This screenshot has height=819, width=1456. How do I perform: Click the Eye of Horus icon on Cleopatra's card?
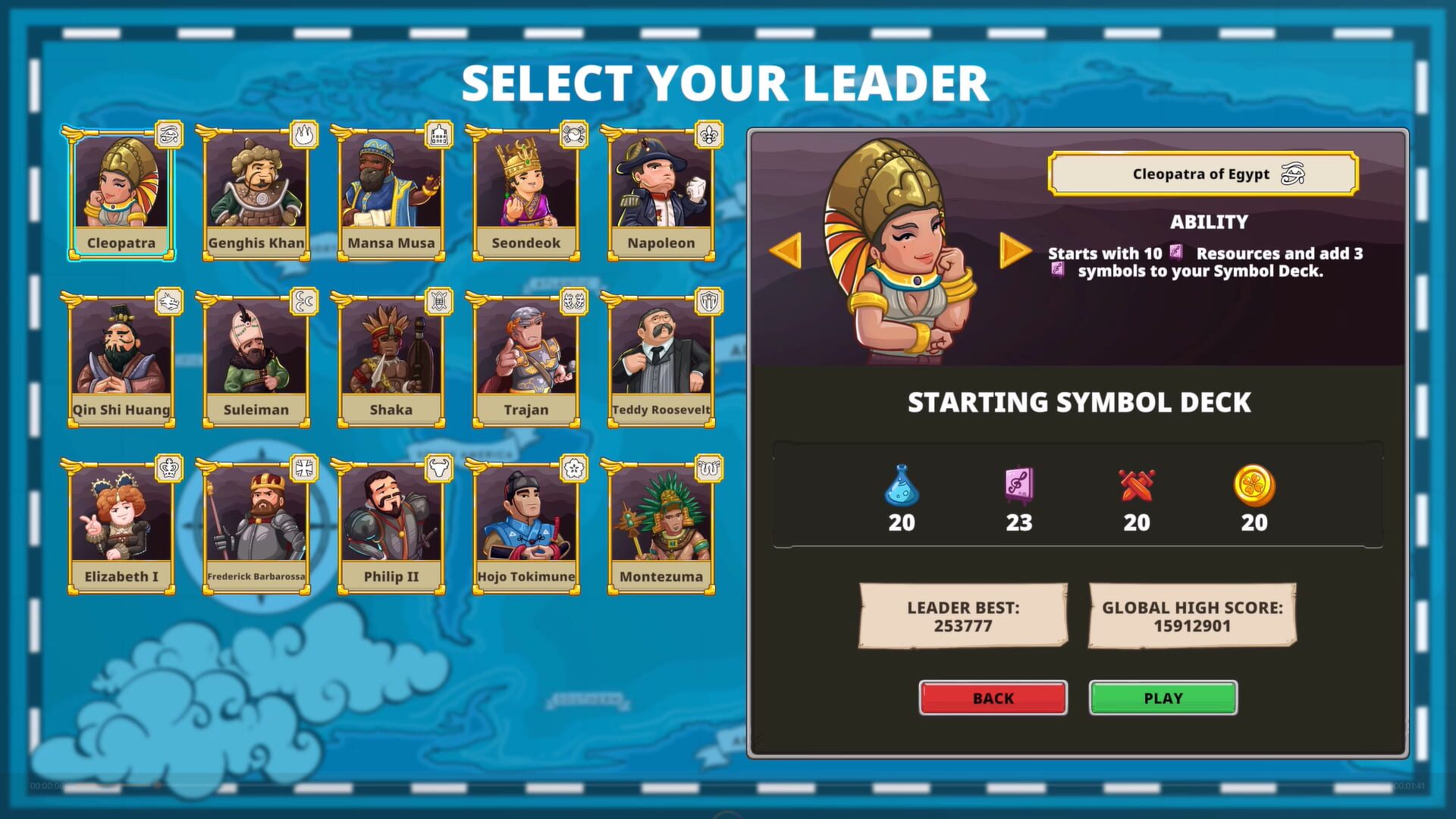point(168,134)
